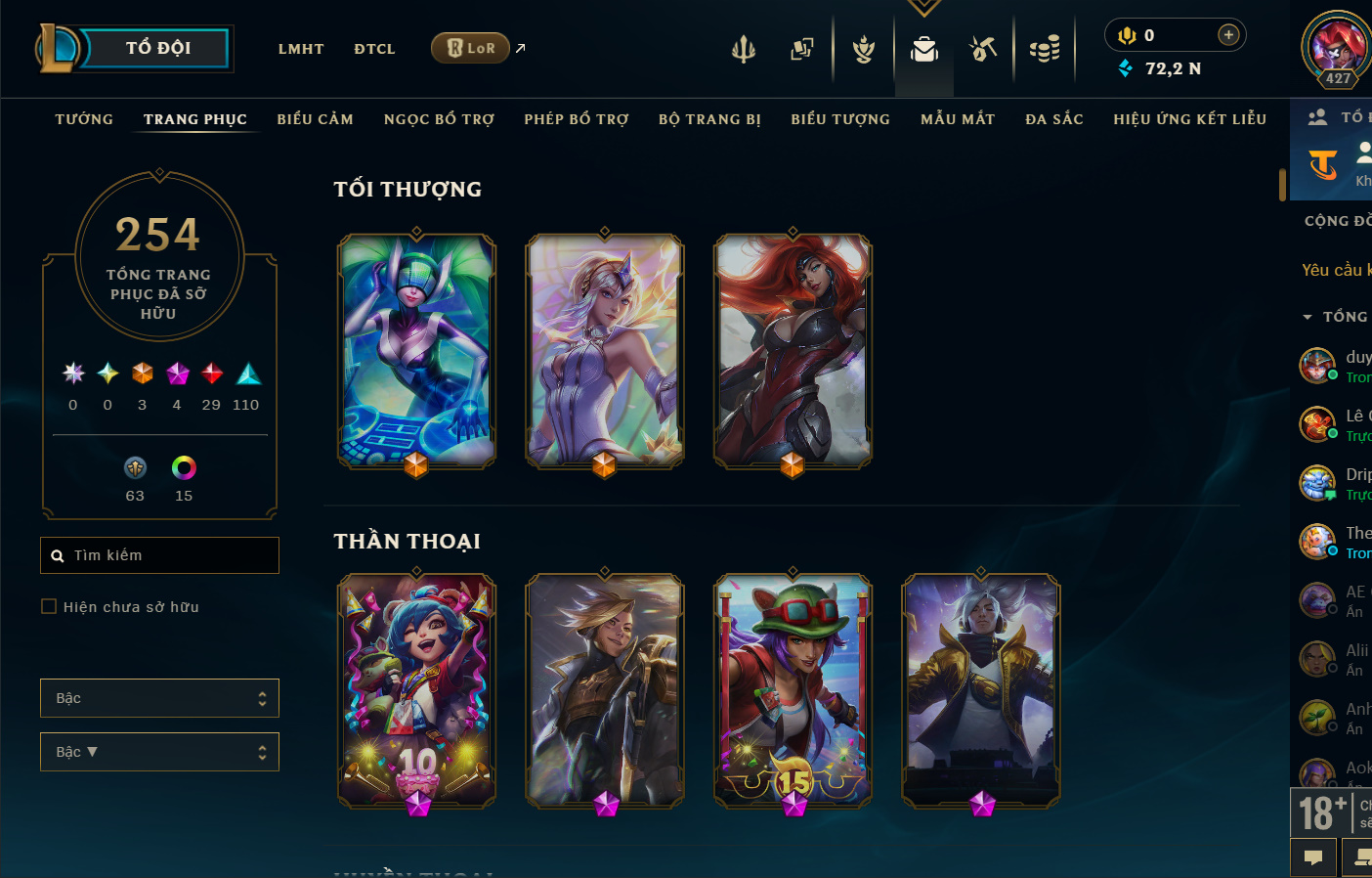Toggle the Hiện chưa sở hữu checkbox

coord(49,607)
